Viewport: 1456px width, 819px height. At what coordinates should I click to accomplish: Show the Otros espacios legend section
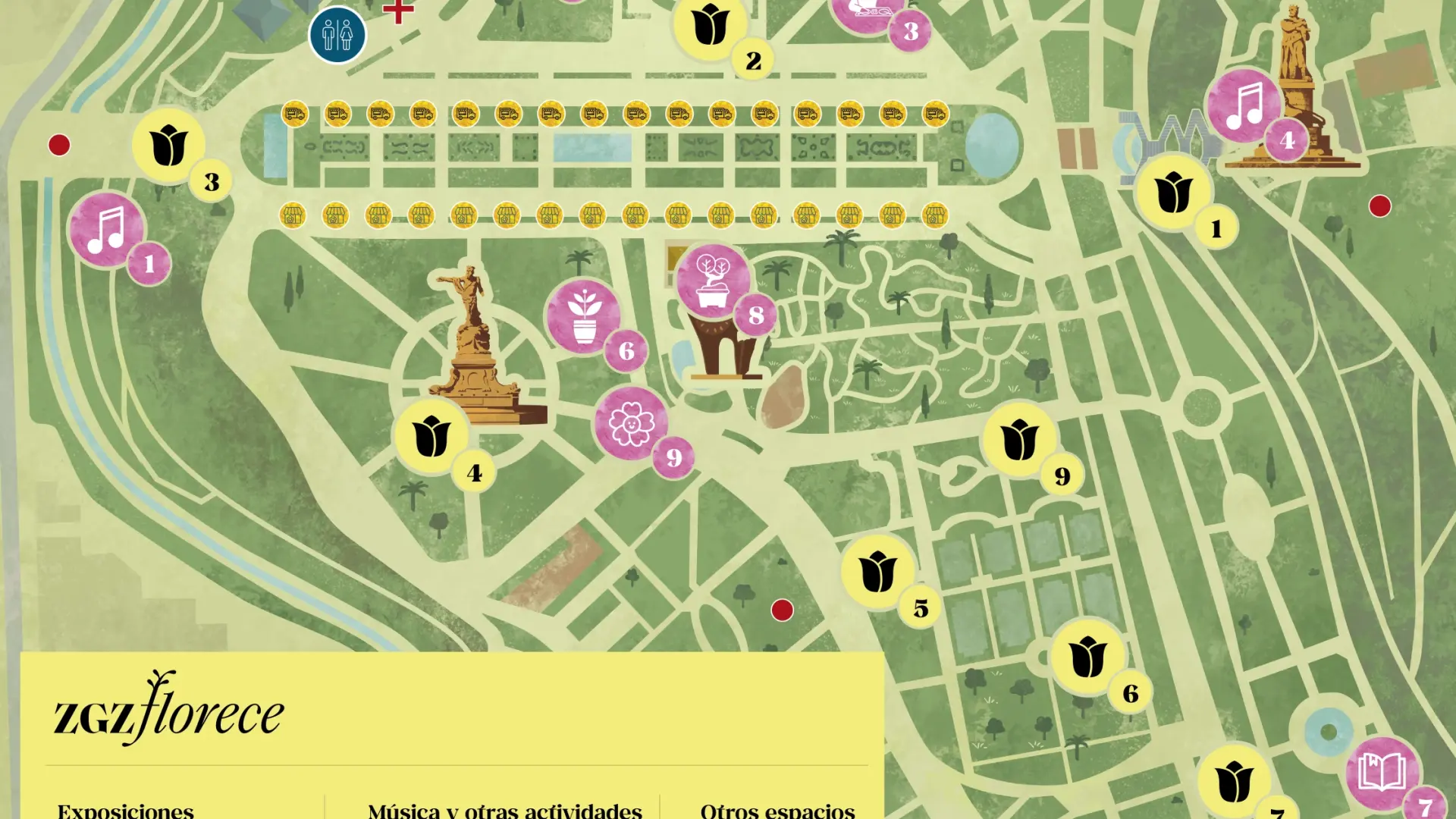(777, 810)
